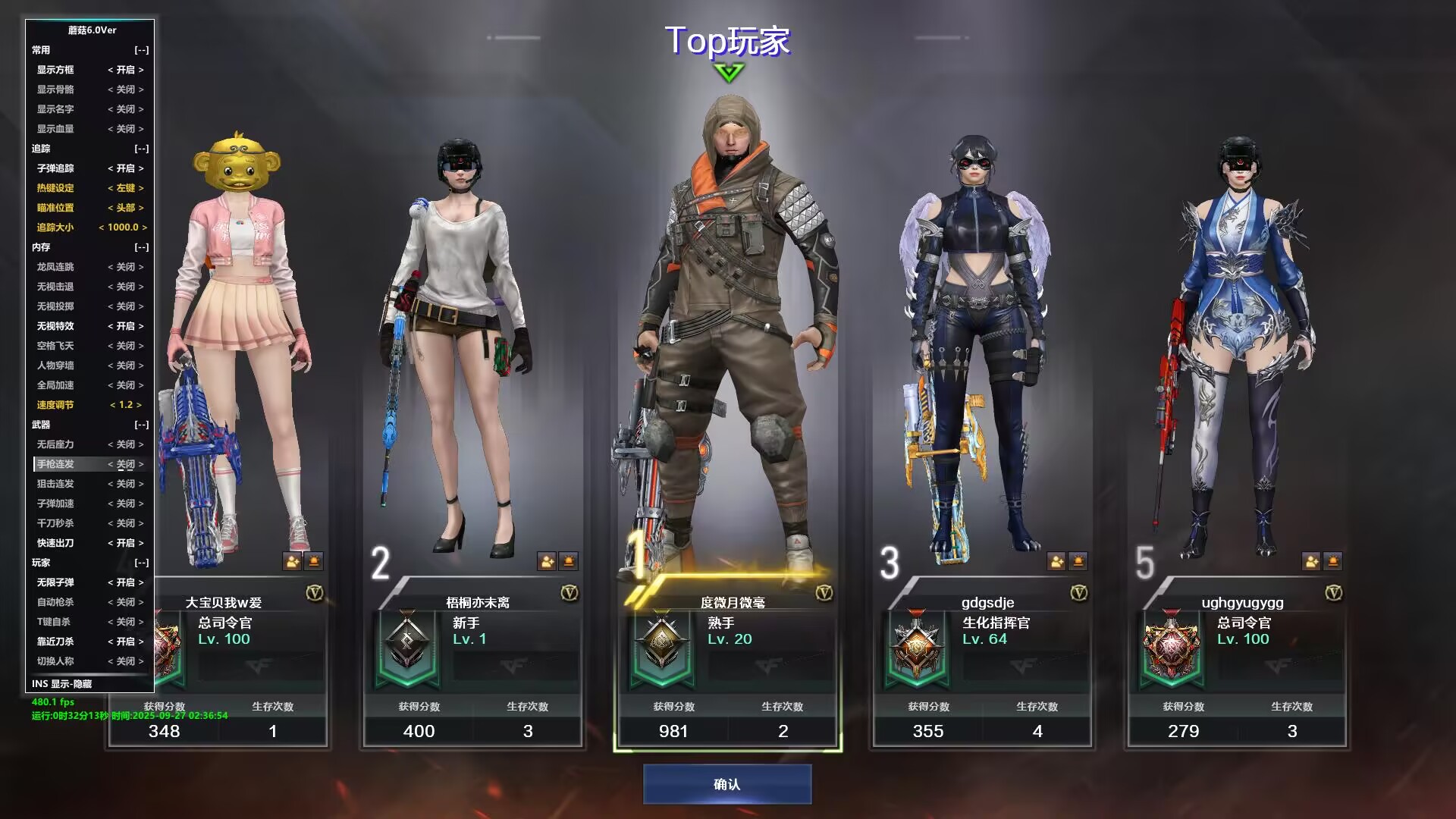
Task: Select second-place player card 梧桐亦未离
Action: [x=472, y=660]
